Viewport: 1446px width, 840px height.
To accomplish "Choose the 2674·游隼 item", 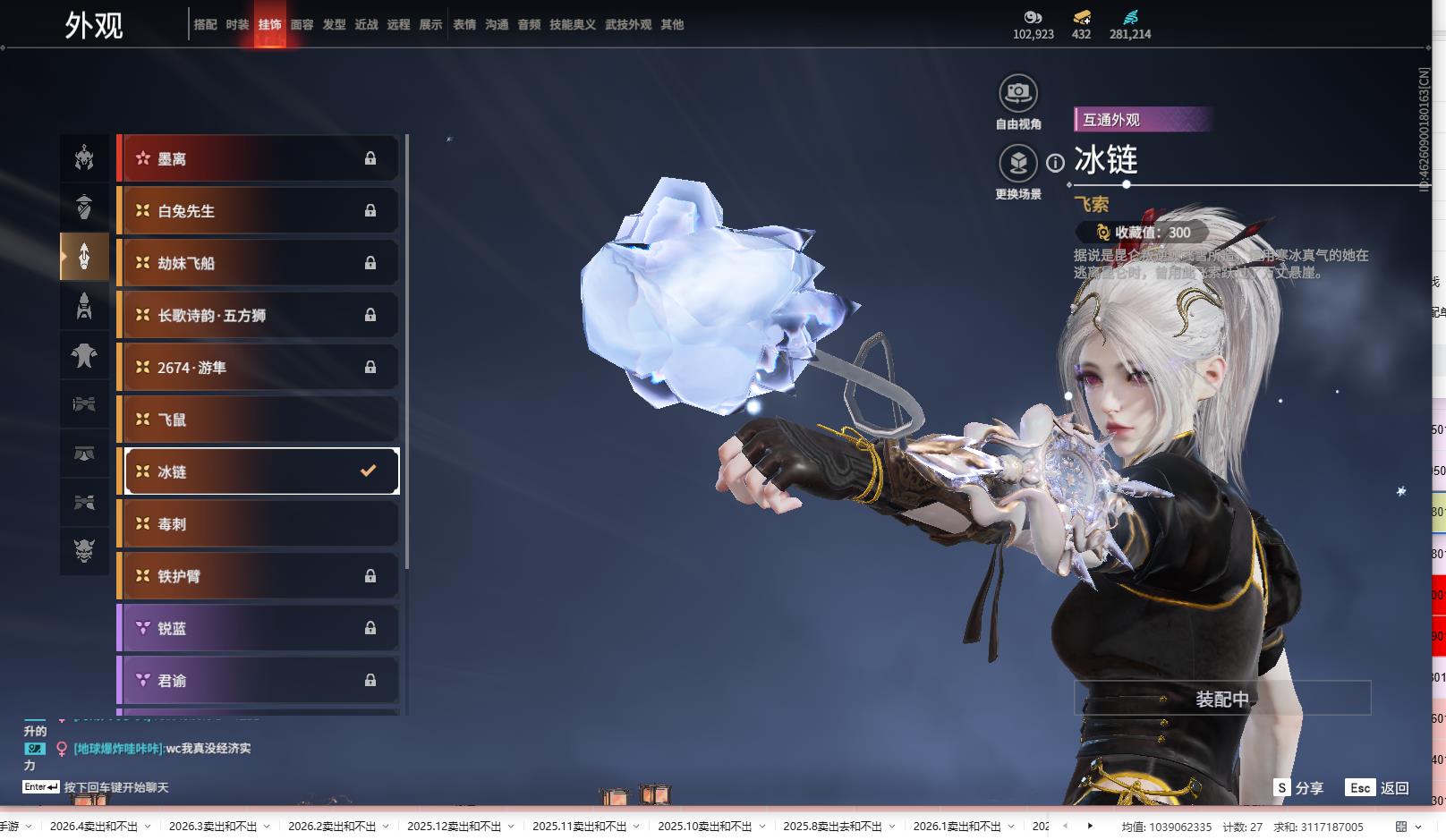I will [x=259, y=368].
